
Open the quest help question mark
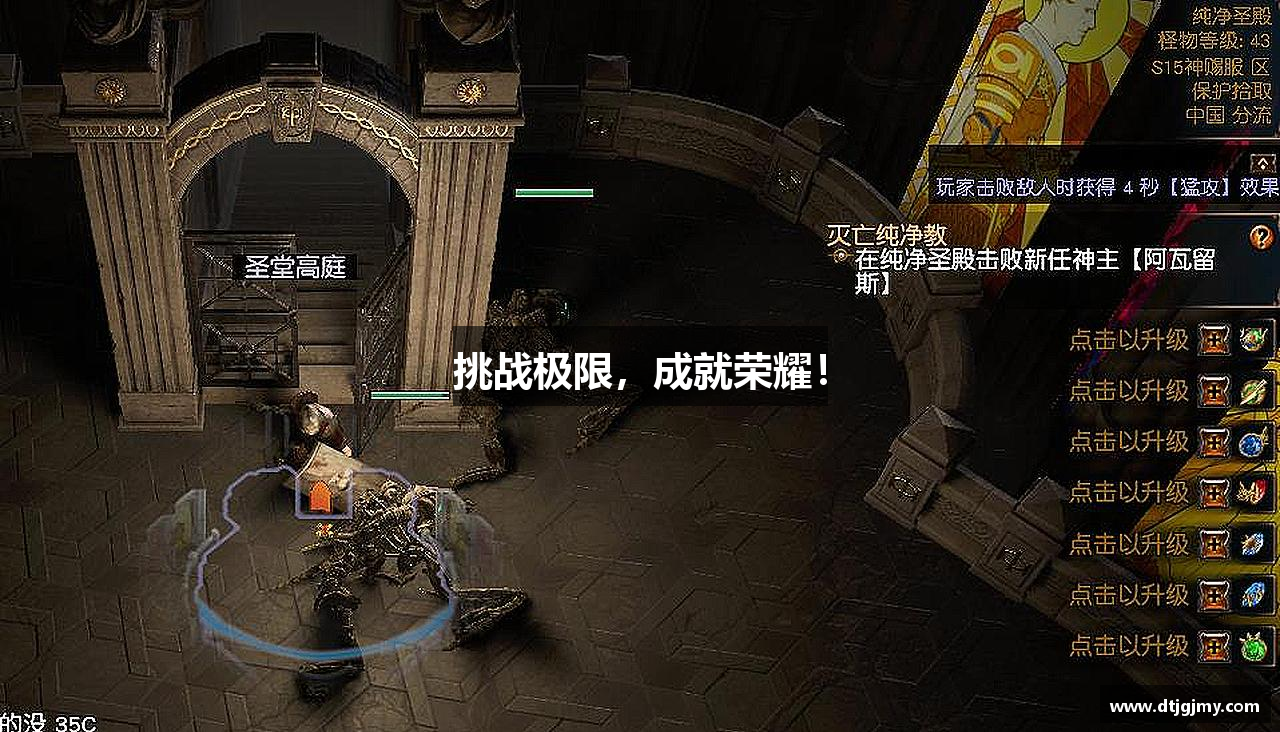tap(1261, 238)
